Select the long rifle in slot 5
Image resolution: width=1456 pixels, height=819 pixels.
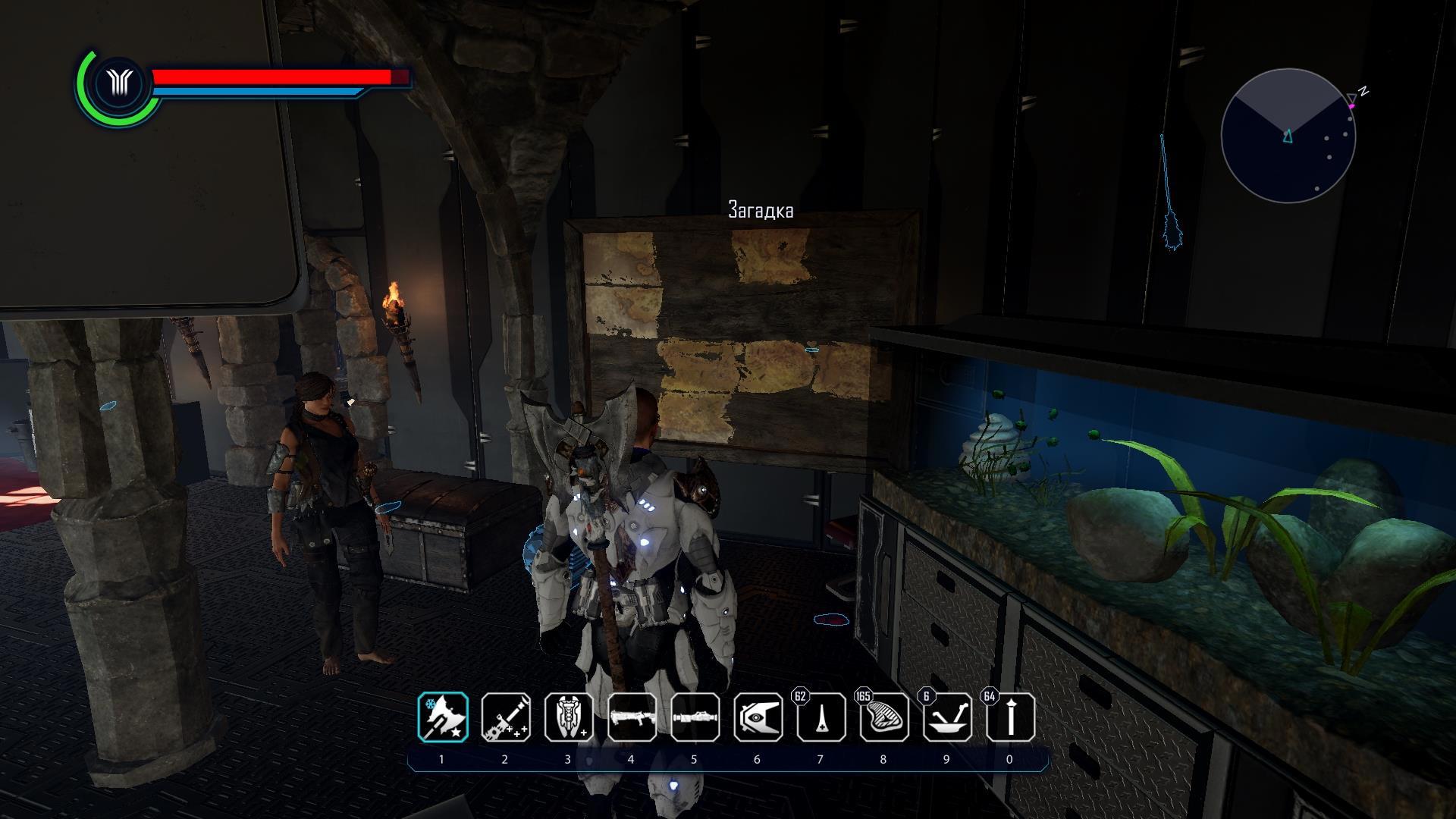pos(695,717)
